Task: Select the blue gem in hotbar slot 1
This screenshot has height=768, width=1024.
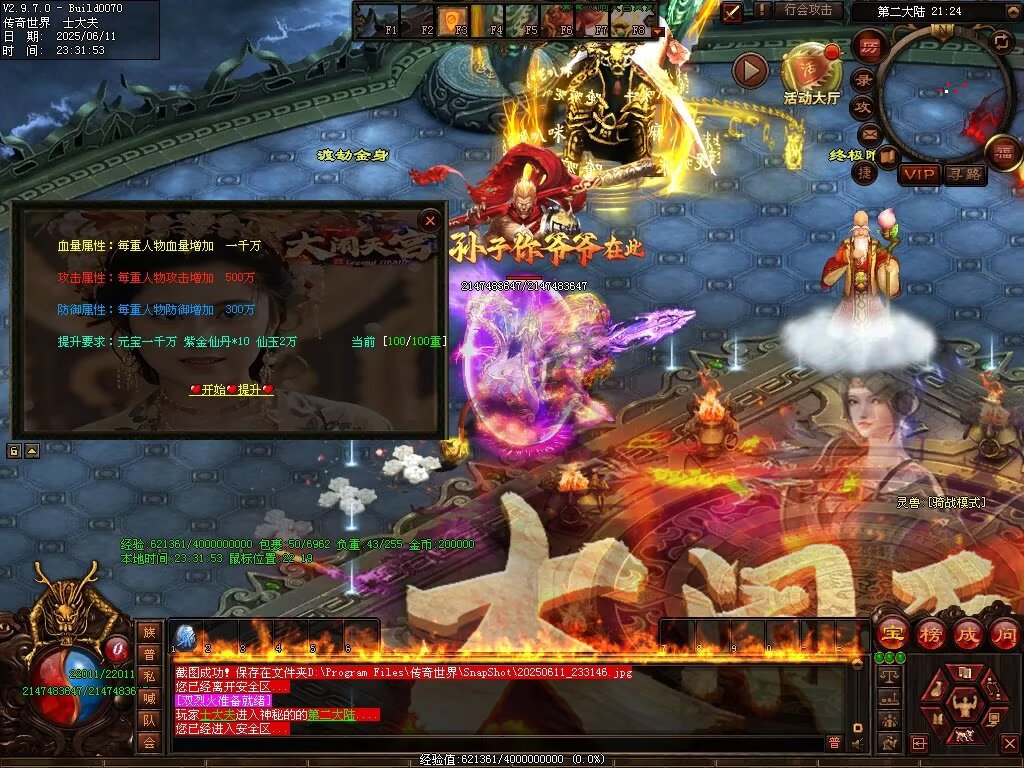Action: coord(185,637)
